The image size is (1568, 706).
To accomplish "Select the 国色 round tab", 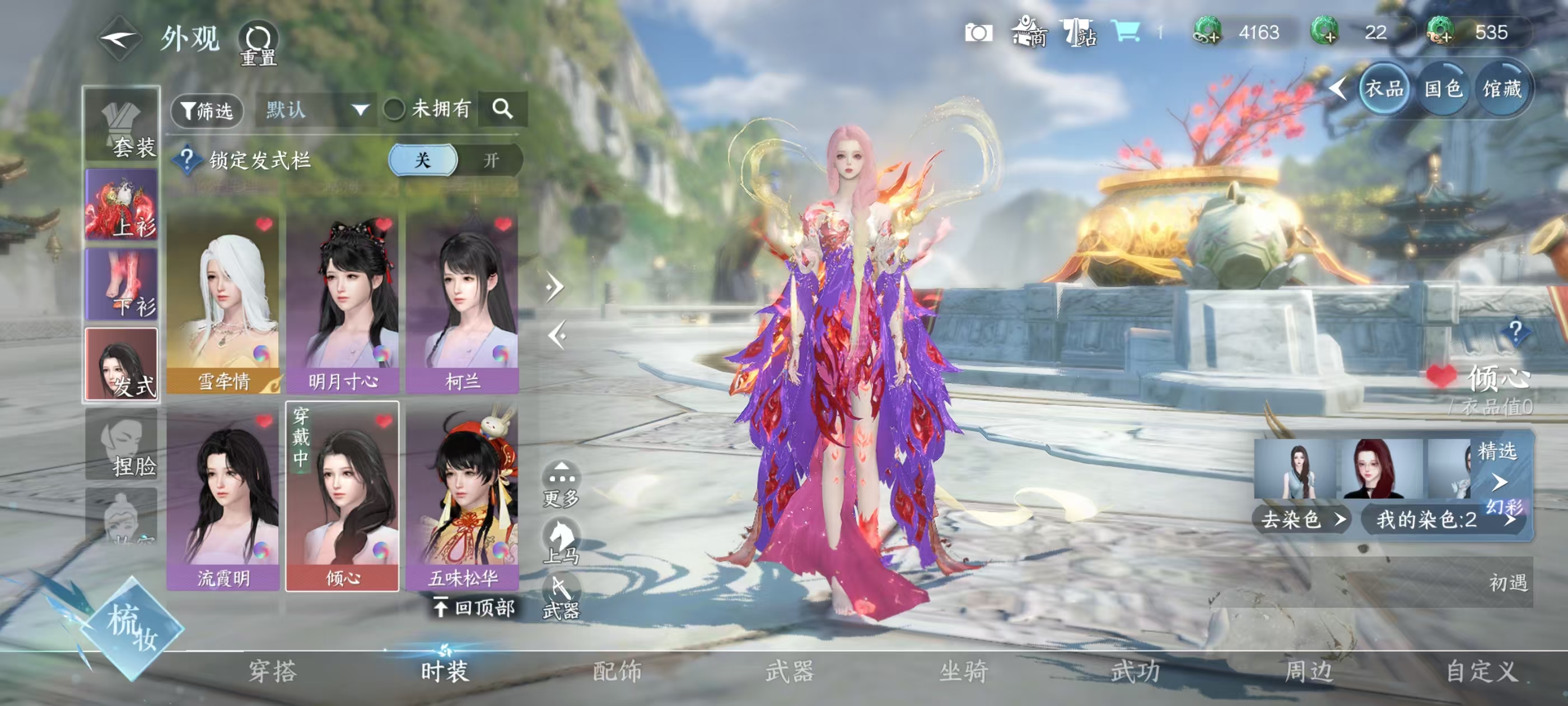I will pos(1443,89).
